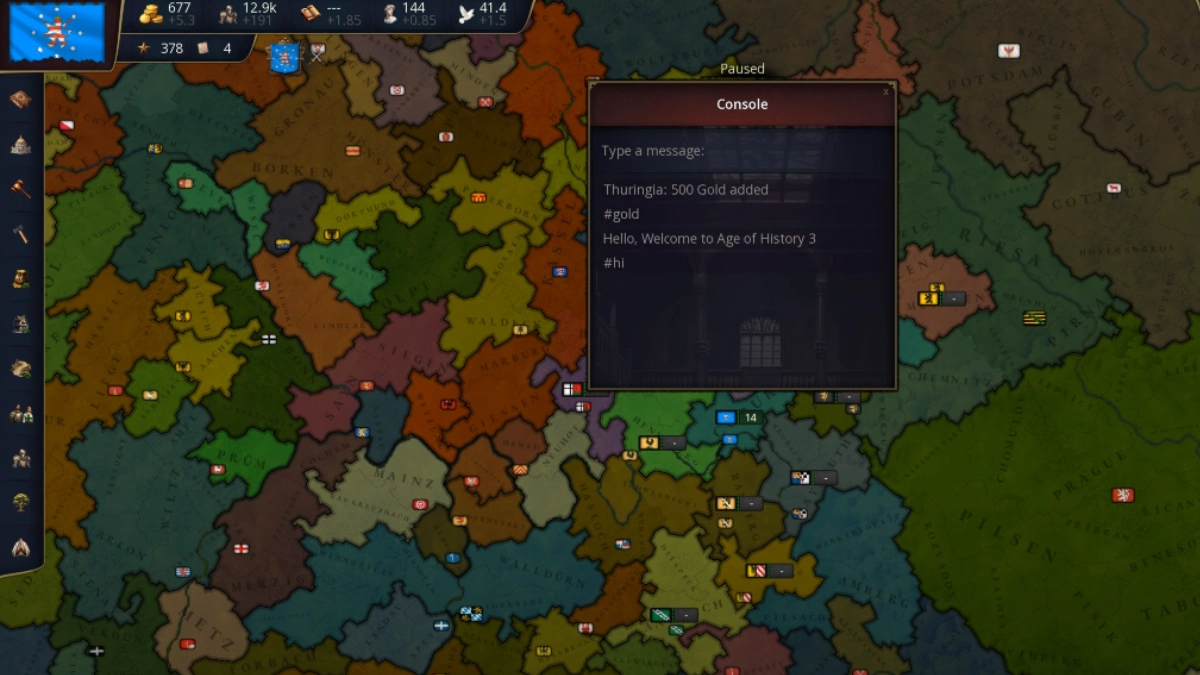Open the diplomacy white dove panel
This screenshot has height=675, width=1200.
[465, 14]
